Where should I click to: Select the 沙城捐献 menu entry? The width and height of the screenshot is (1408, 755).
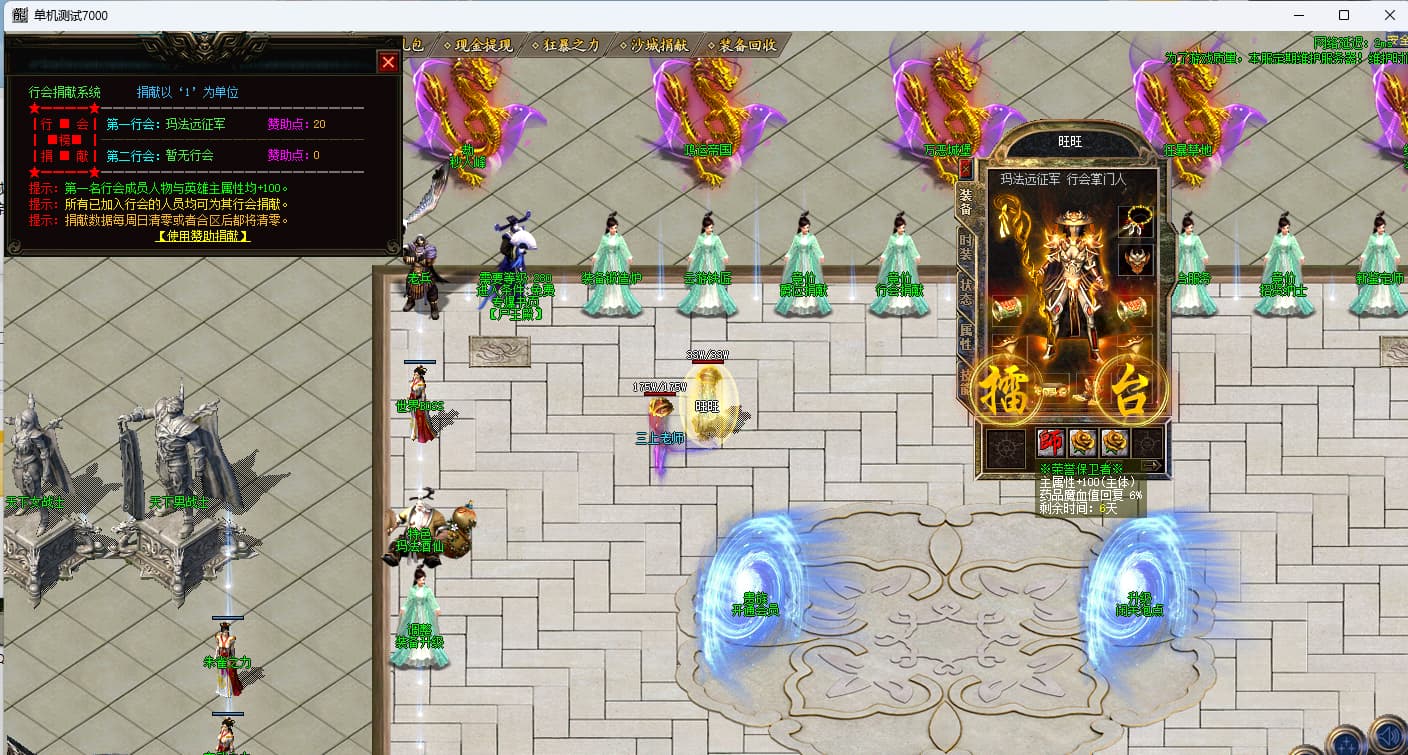(x=659, y=45)
